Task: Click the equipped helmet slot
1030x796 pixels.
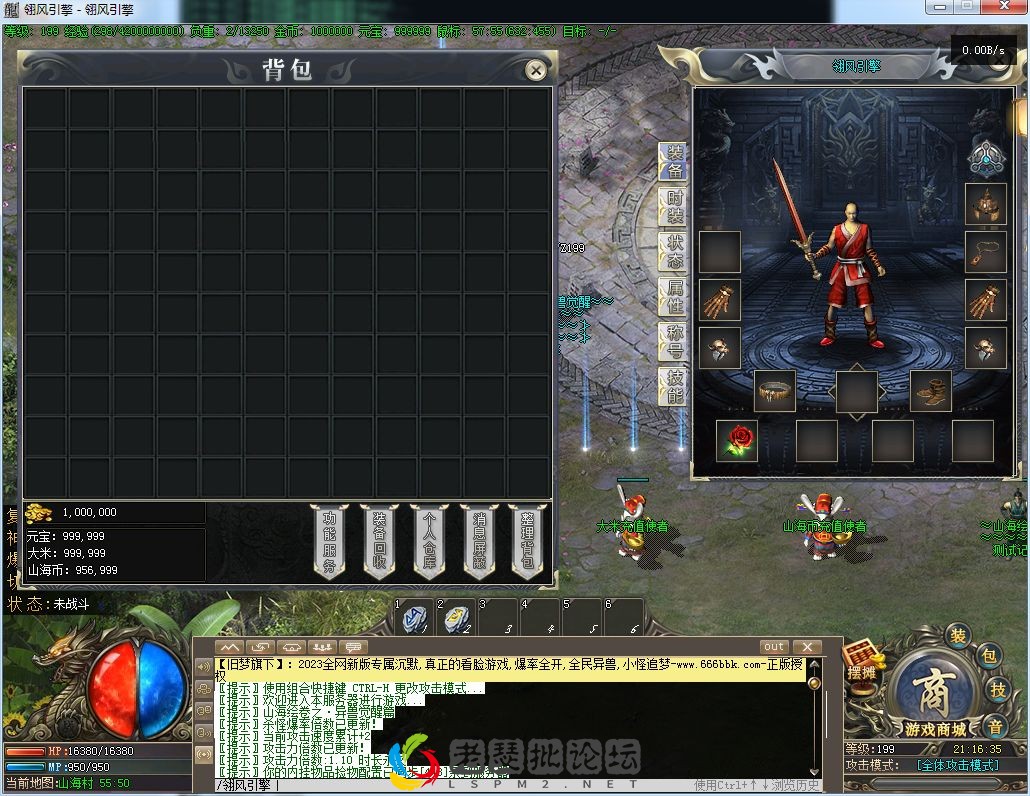Action: coord(985,204)
